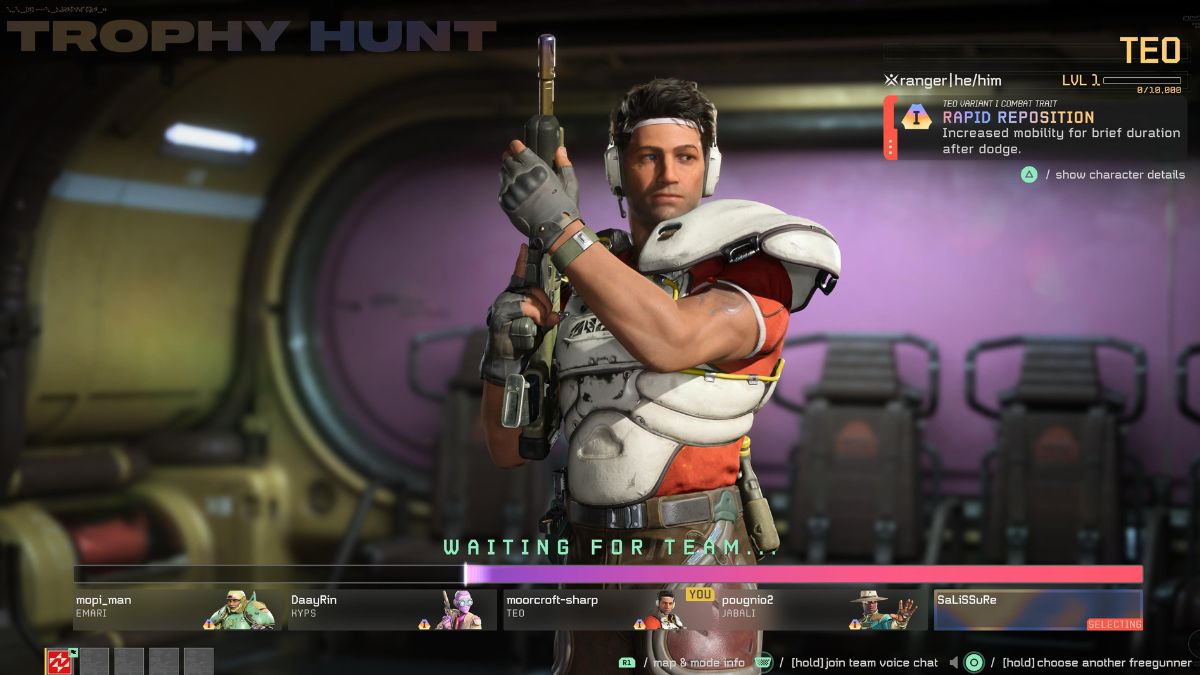Open the Rapid Reposition combat trait panel
The height and width of the screenshot is (675, 1200).
(x=1035, y=128)
